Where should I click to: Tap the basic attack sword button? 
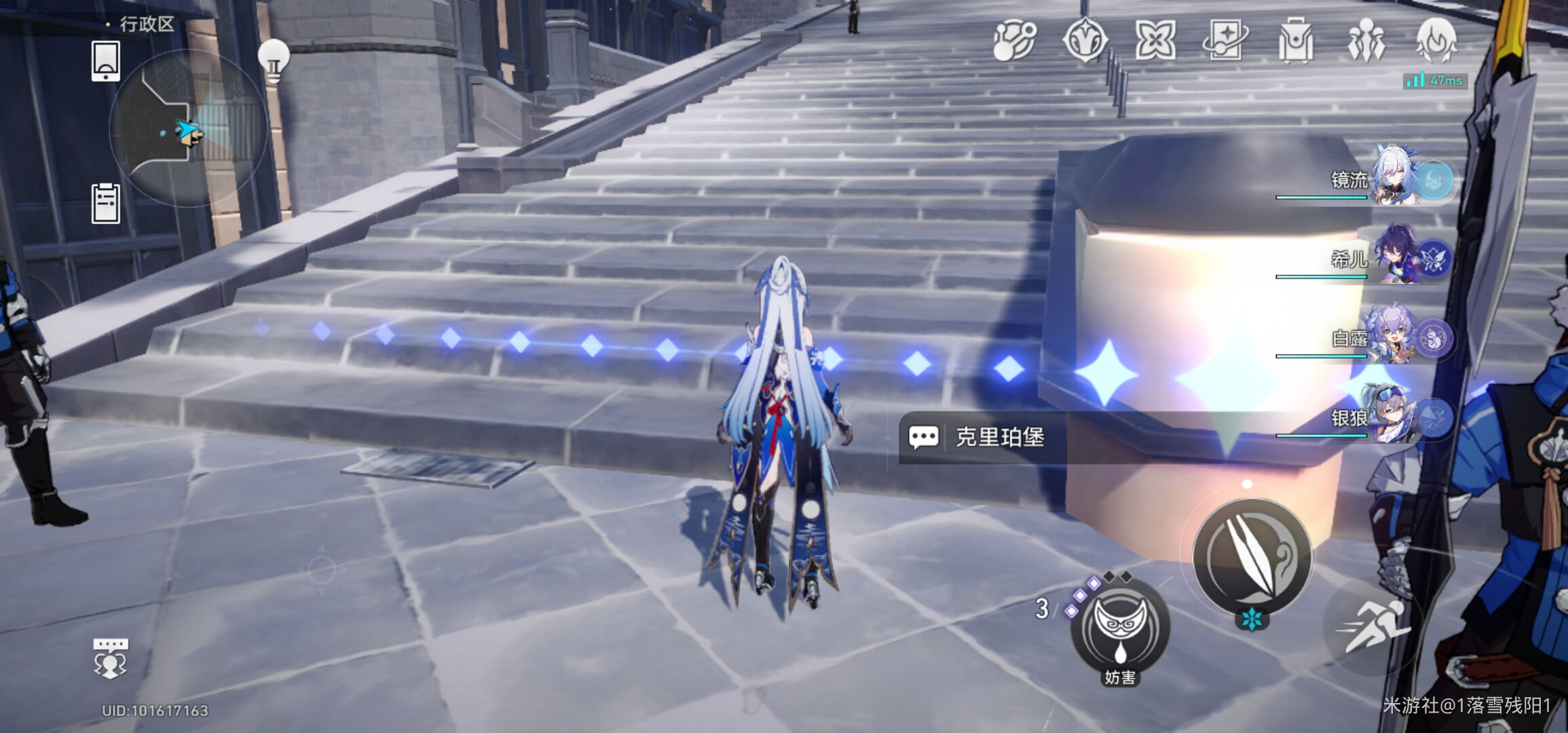1252,557
